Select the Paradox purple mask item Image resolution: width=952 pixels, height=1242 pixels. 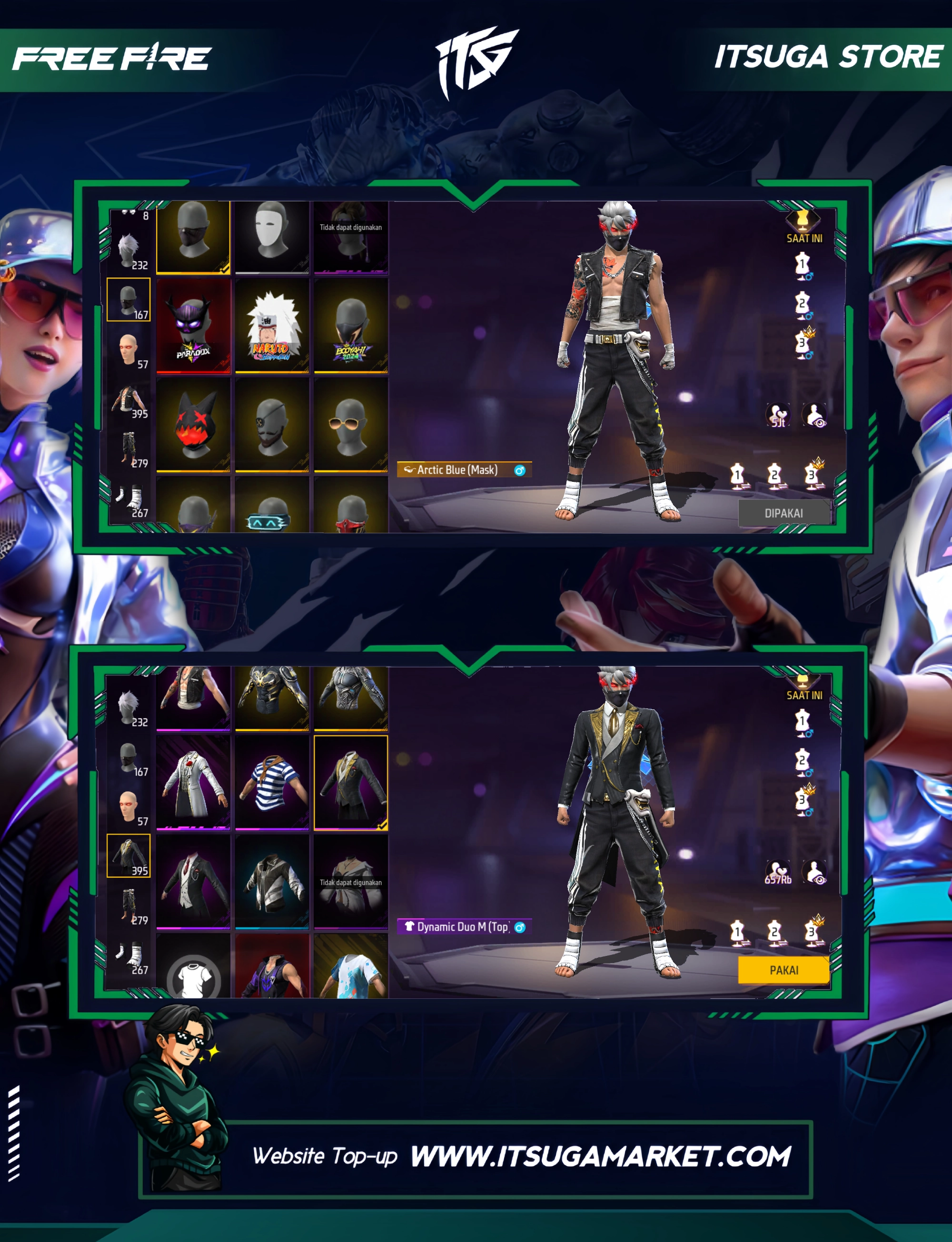[193, 326]
